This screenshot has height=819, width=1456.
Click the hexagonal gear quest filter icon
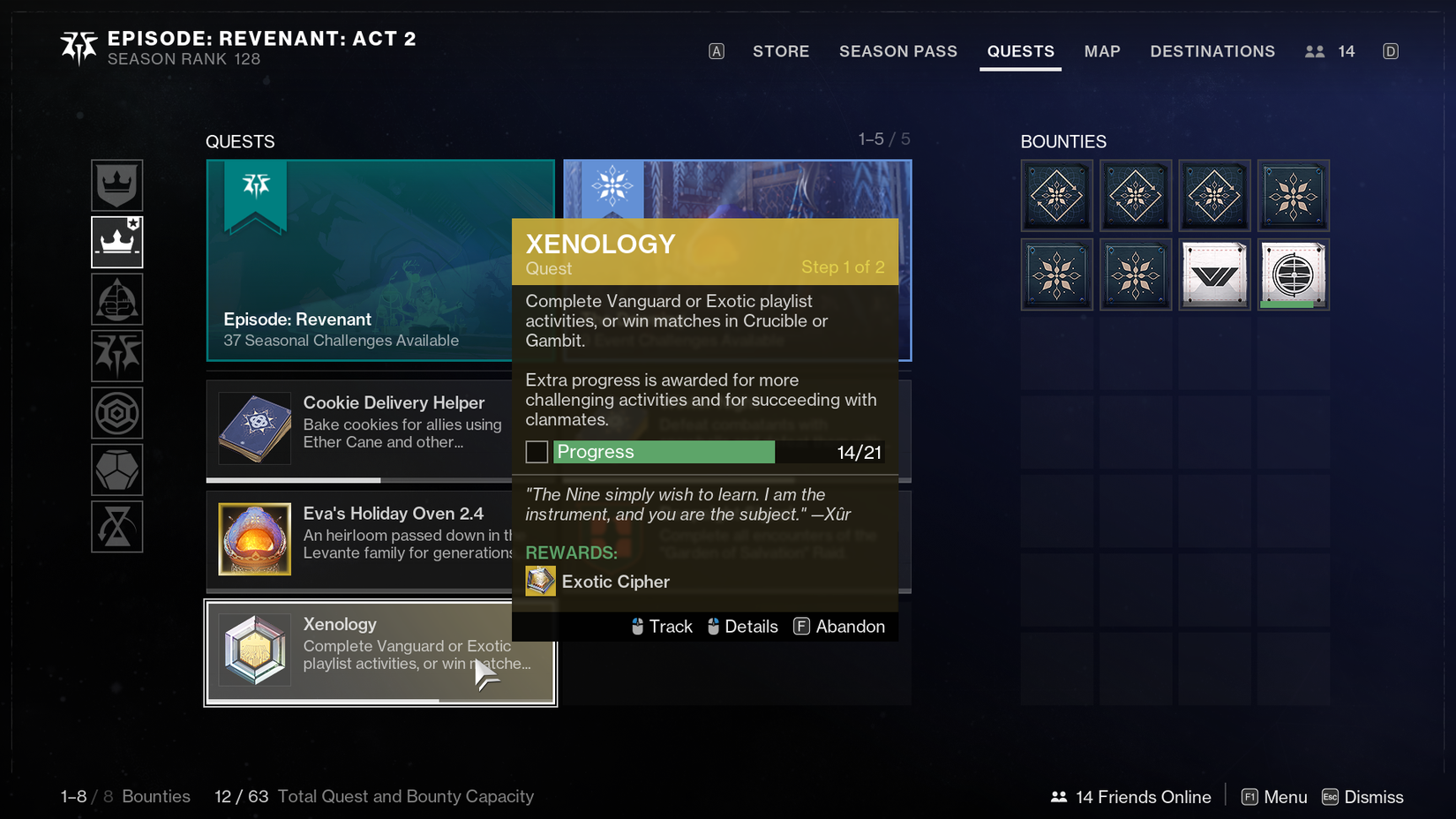pos(116,413)
